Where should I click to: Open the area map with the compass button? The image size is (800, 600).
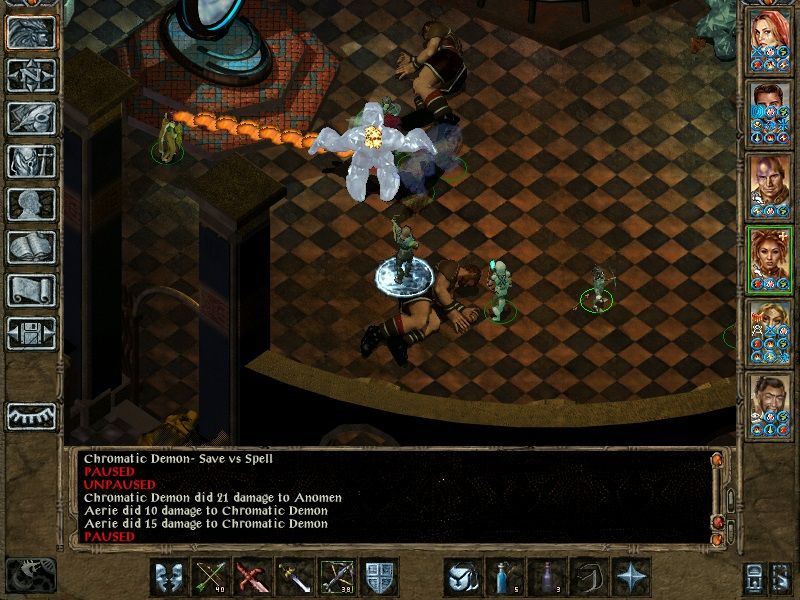(30, 76)
